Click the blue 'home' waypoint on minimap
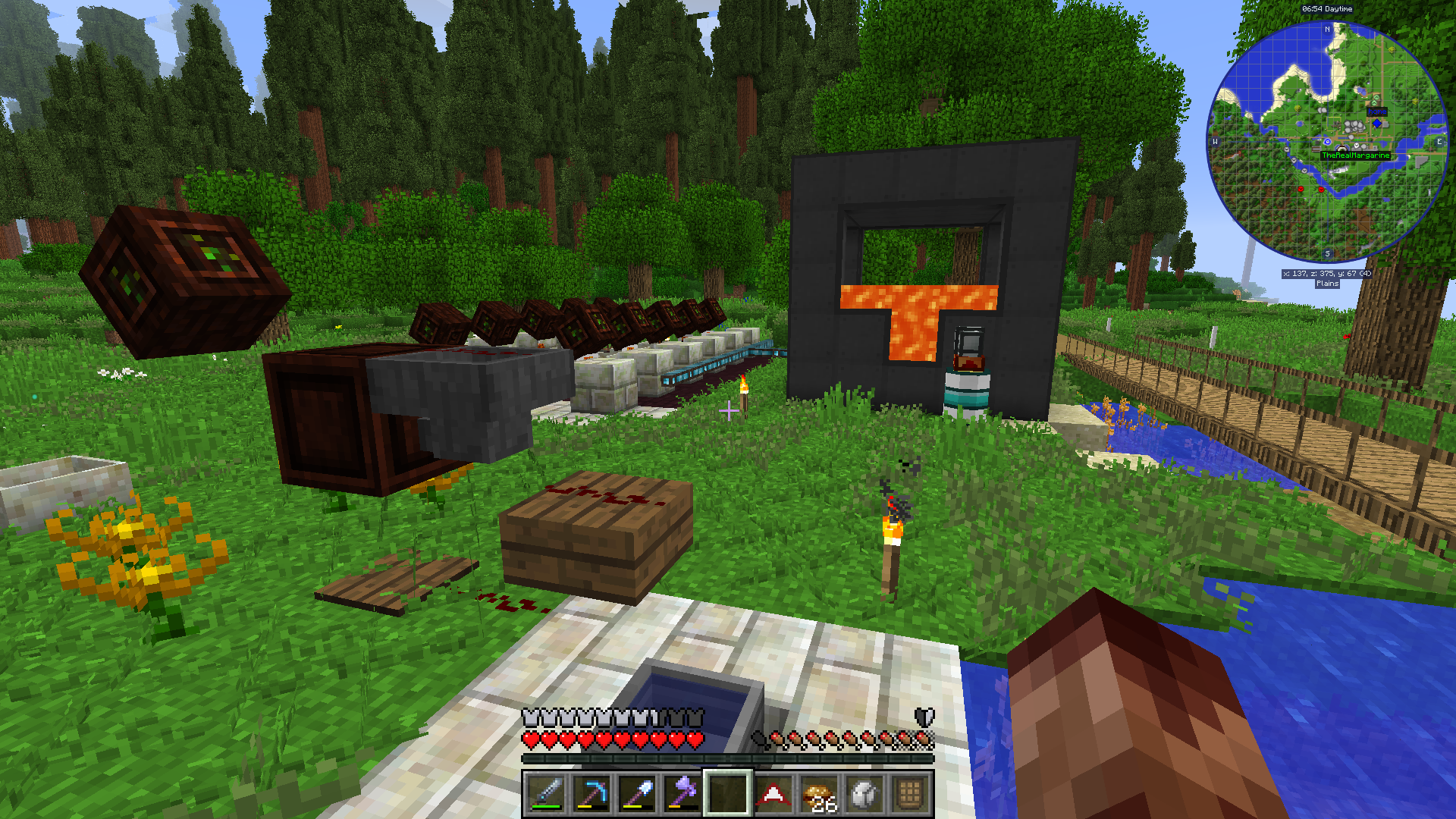The height and width of the screenshot is (819, 1456). [1377, 123]
